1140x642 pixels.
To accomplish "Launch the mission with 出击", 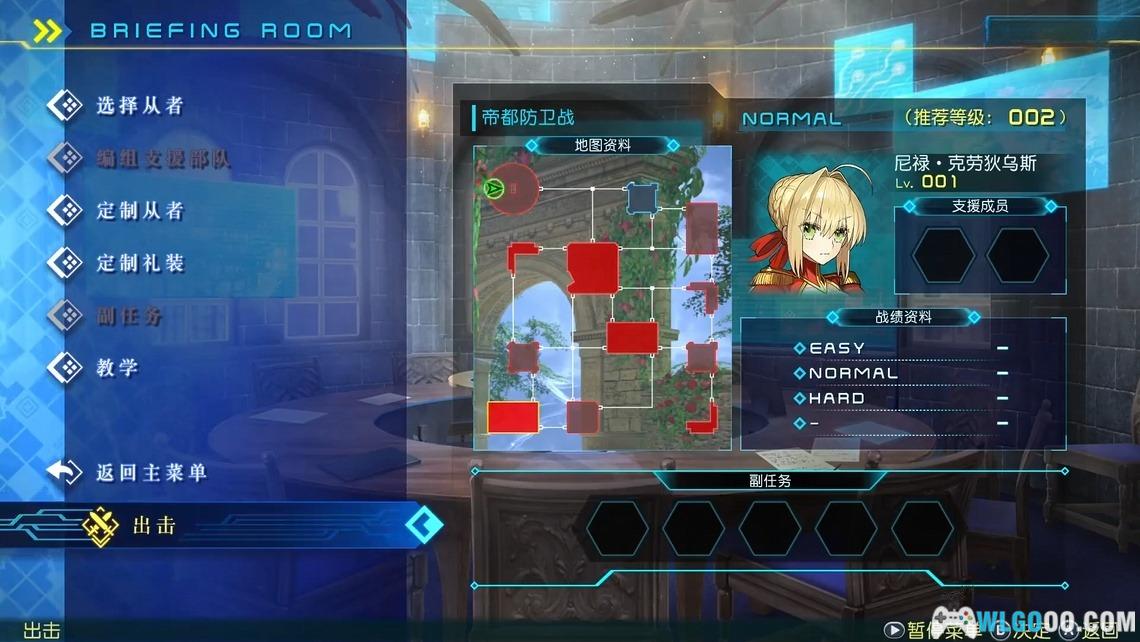I will tap(155, 525).
